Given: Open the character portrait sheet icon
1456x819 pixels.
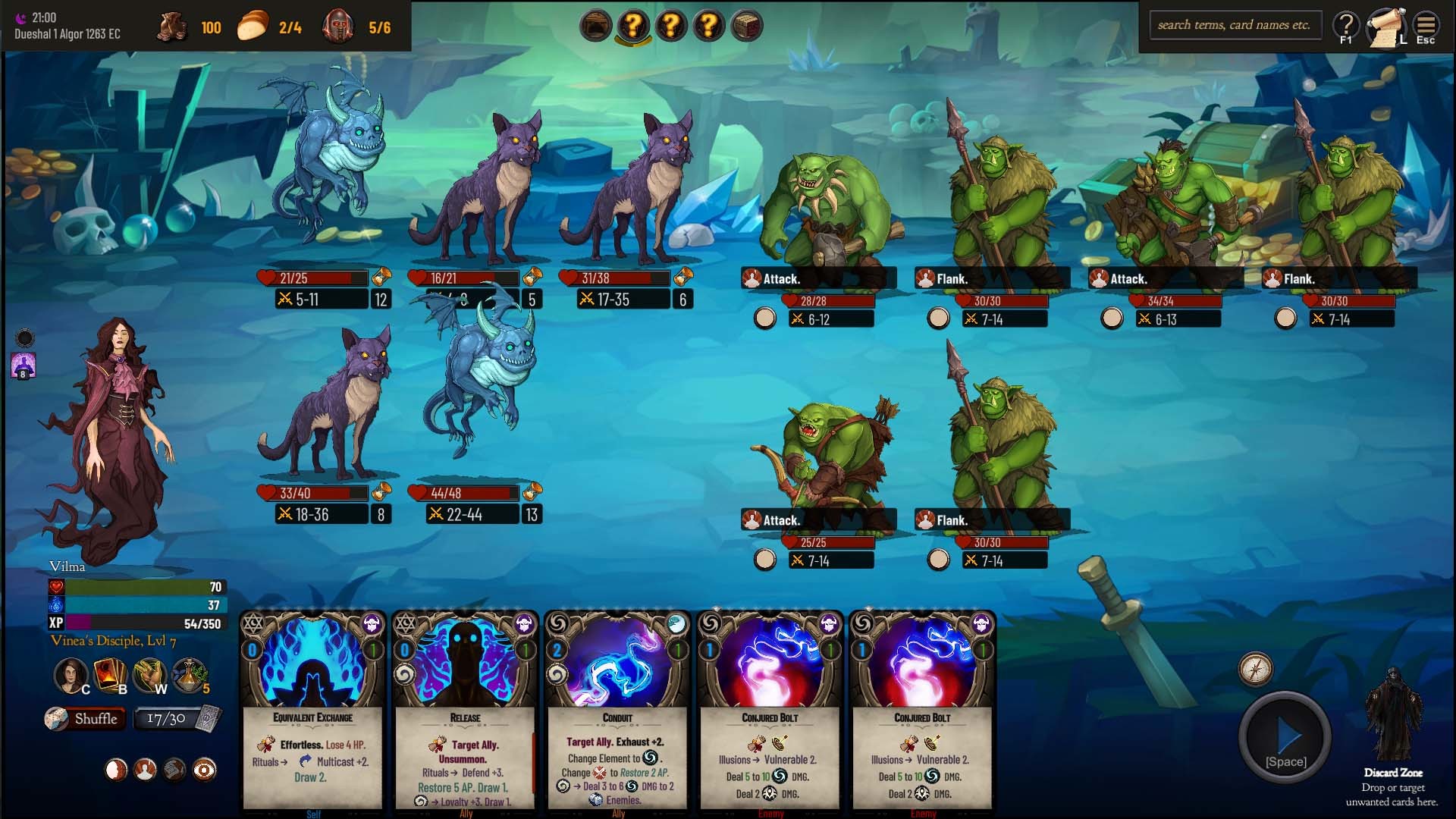Looking at the screenshot, I should coord(71,674).
